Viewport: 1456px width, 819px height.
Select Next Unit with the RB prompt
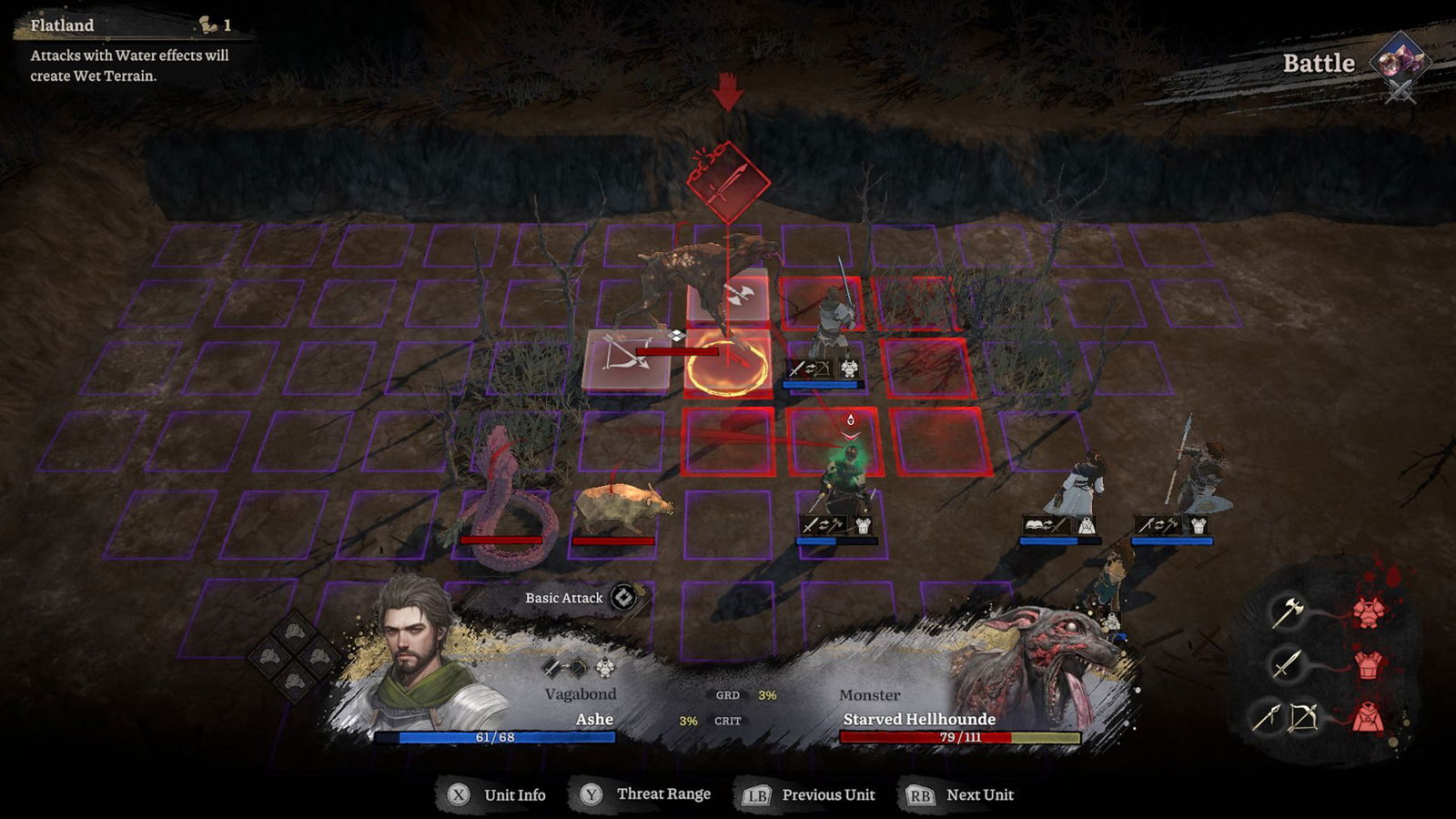[919, 794]
